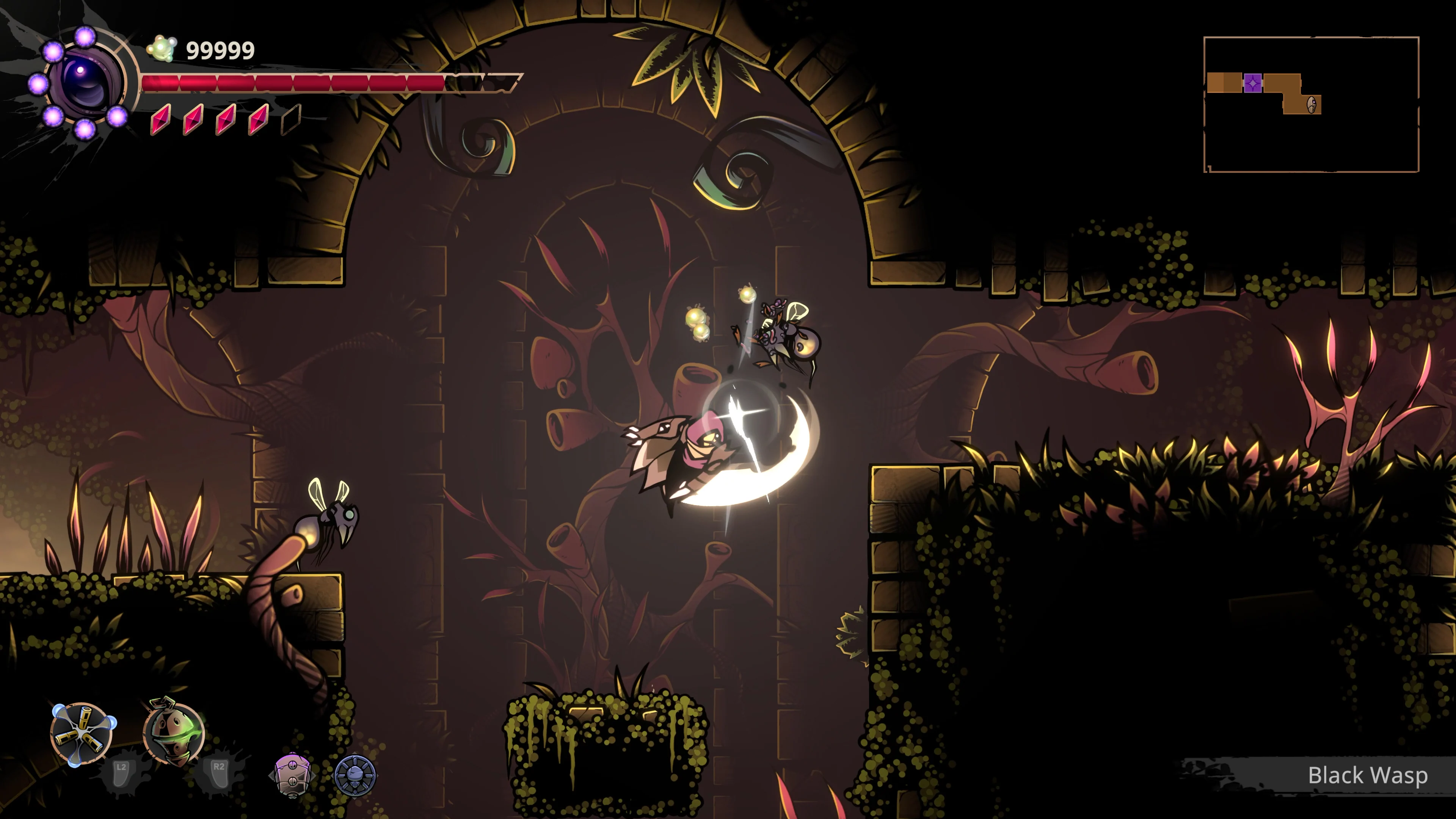This screenshot has height=819, width=1456.
Task: Select the player marker on the minimap
Action: pyautogui.click(x=1312, y=105)
